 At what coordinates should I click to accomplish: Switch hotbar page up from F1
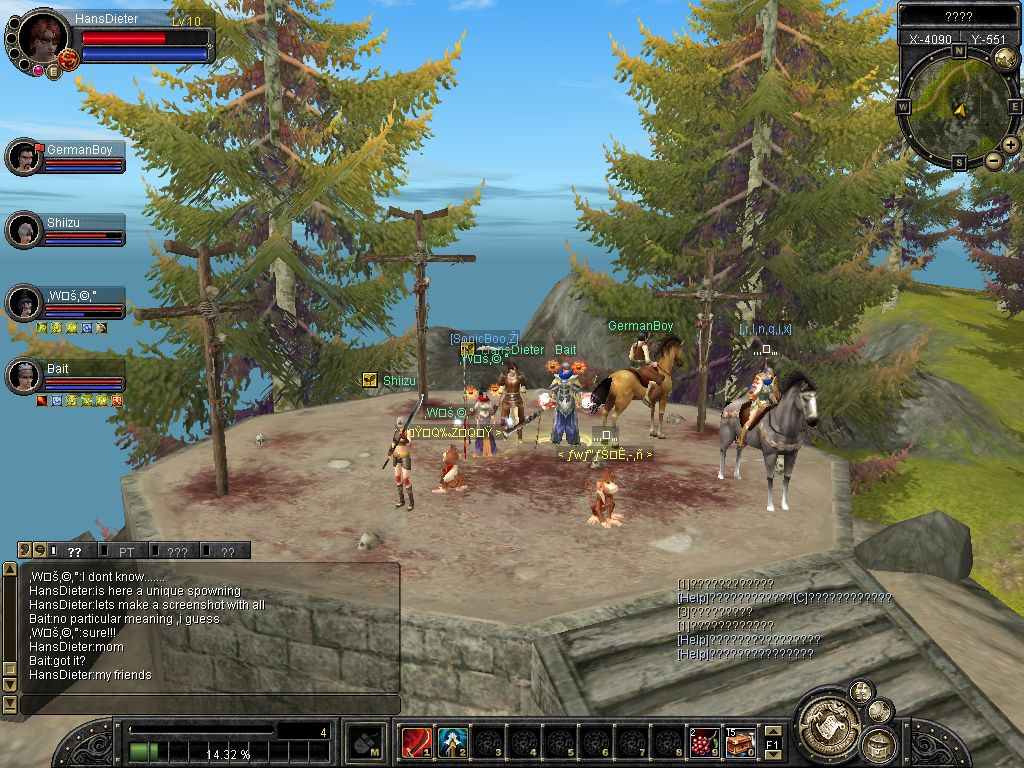(772, 731)
